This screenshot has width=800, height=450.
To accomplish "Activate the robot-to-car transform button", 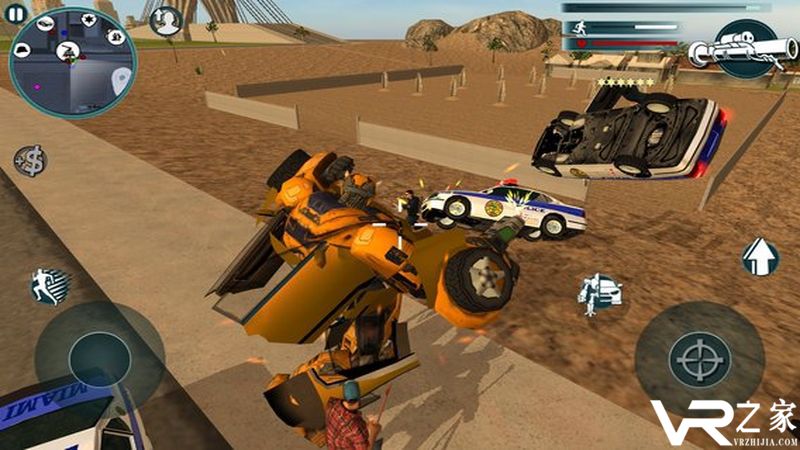I will [x=600, y=290].
